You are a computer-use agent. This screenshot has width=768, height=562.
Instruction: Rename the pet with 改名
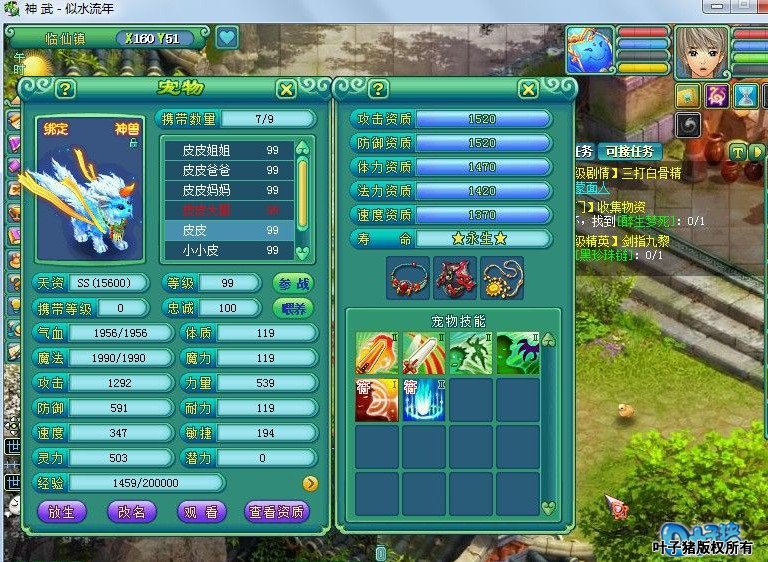coord(131,511)
